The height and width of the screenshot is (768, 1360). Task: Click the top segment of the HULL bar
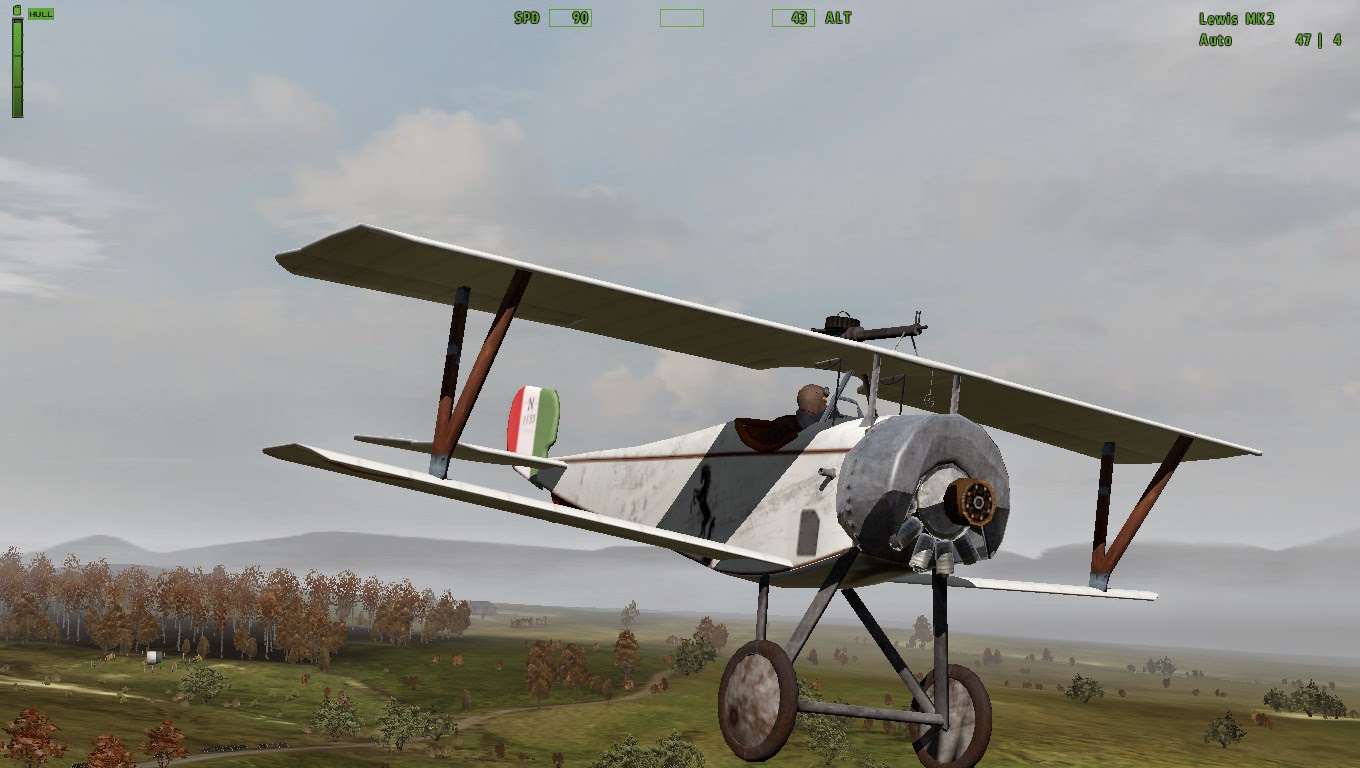17,35
